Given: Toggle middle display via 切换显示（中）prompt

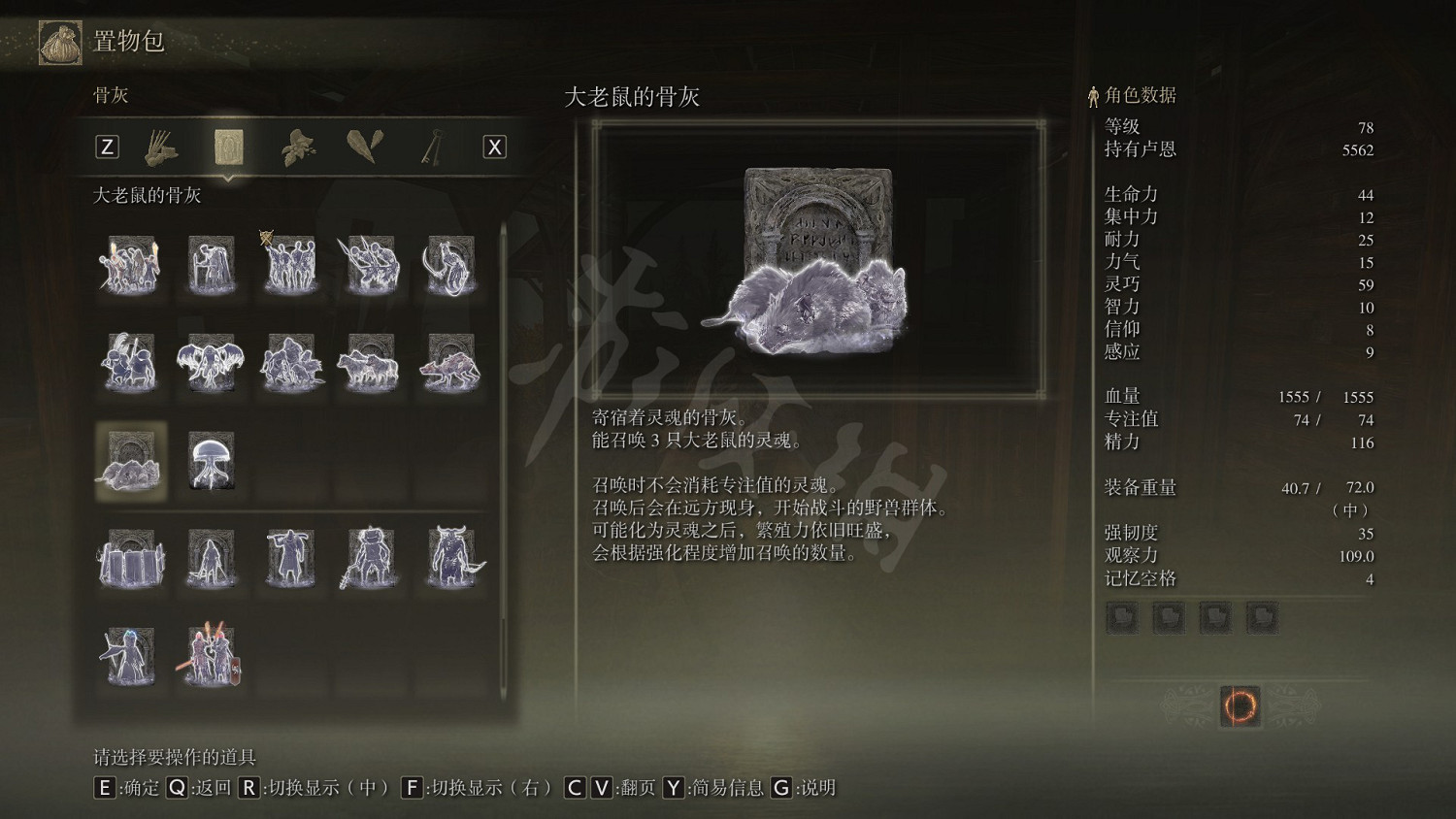Looking at the screenshot, I should pyautogui.click(x=251, y=788).
